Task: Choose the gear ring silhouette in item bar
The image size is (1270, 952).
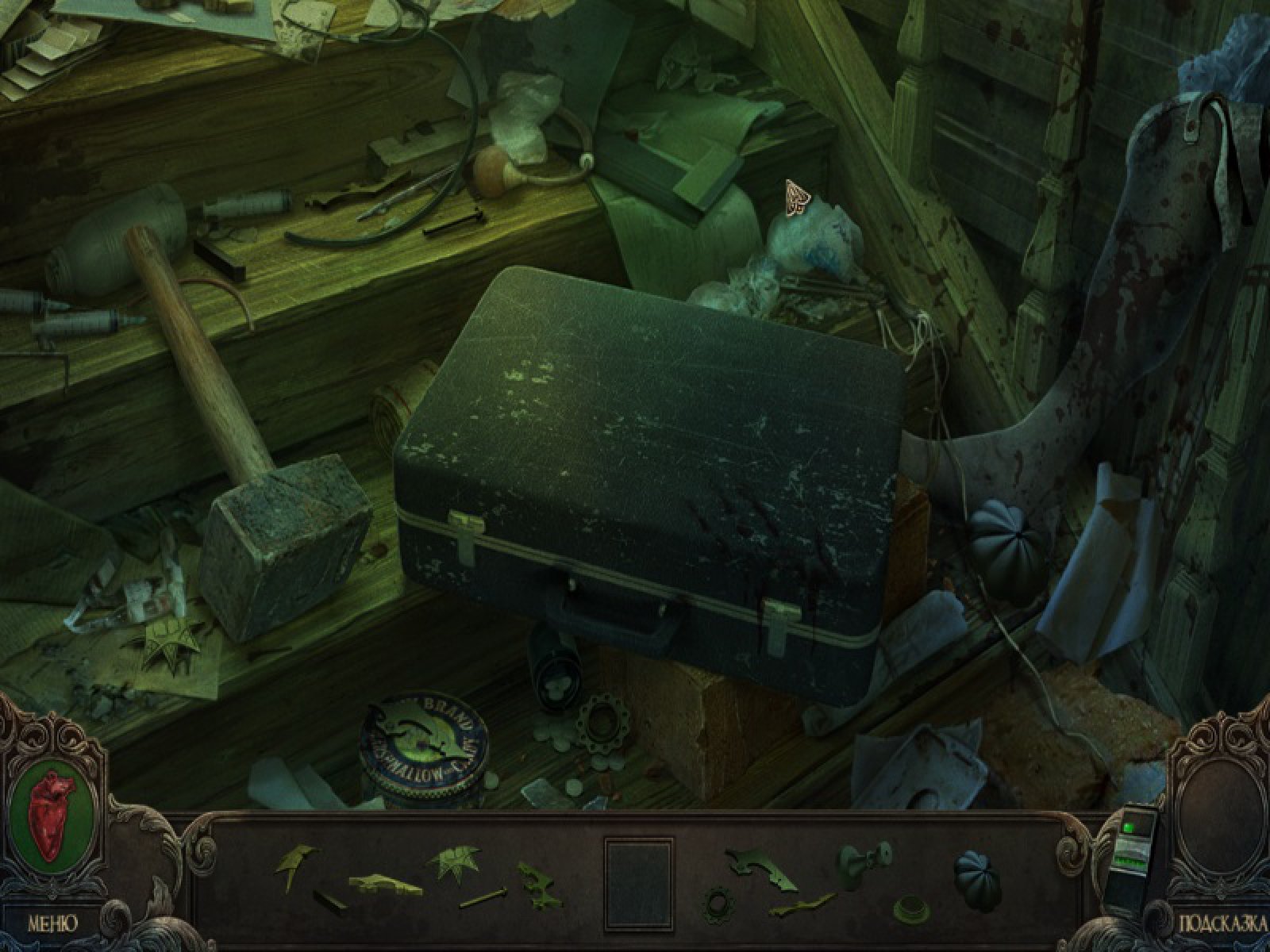Action: tap(719, 904)
